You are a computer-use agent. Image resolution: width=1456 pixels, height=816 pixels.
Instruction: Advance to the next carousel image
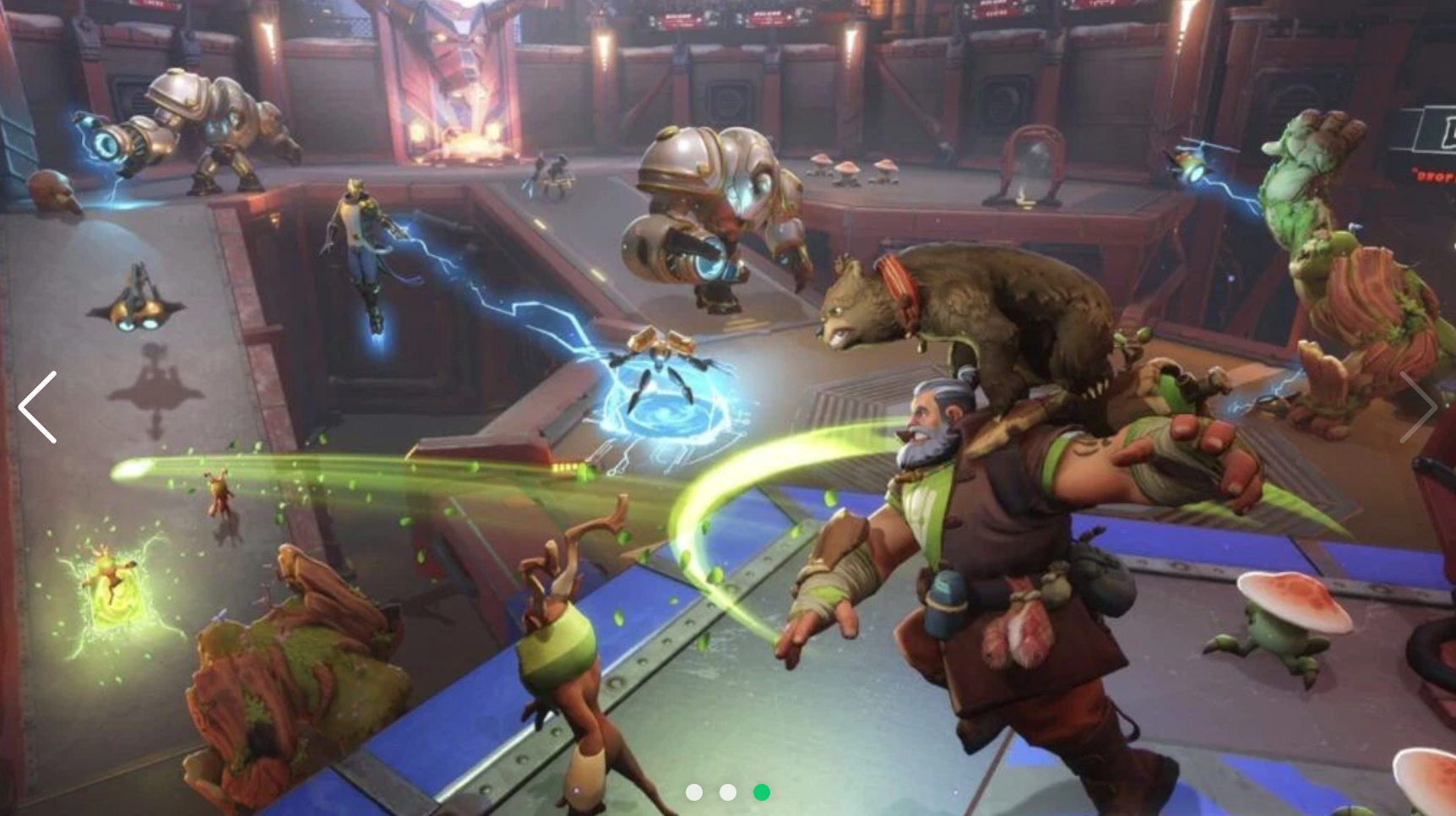coord(1418,407)
